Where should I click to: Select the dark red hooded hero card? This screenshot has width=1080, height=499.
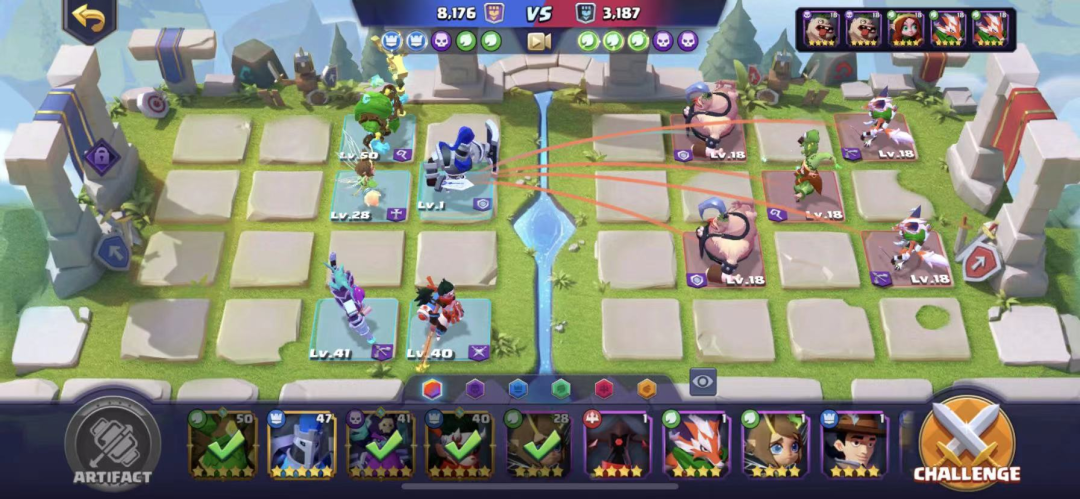point(618,444)
